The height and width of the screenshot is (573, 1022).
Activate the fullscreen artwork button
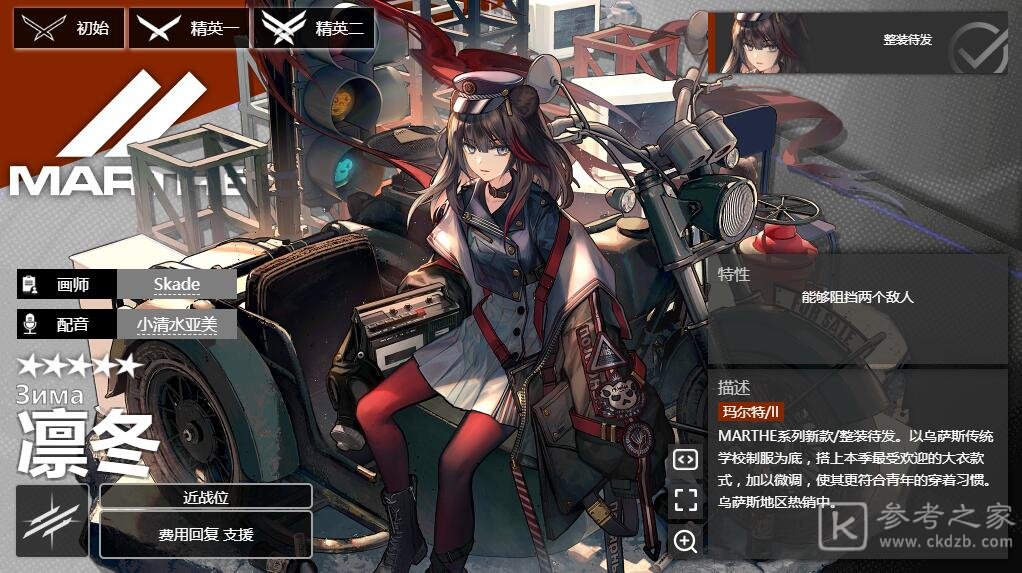pos(685,500)
